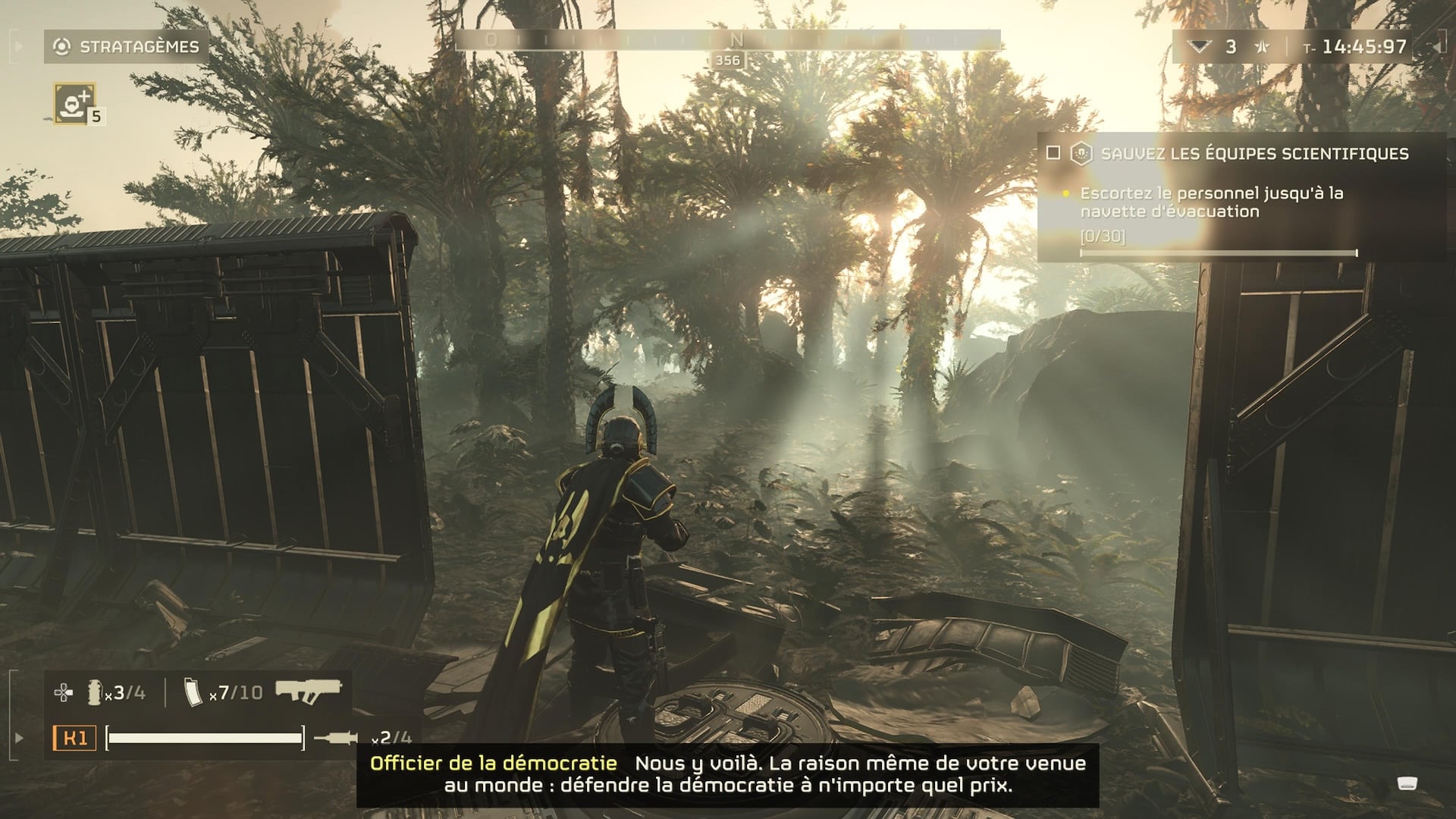
Task: Click the ammo magazine icon
Action: pos(193,692)
